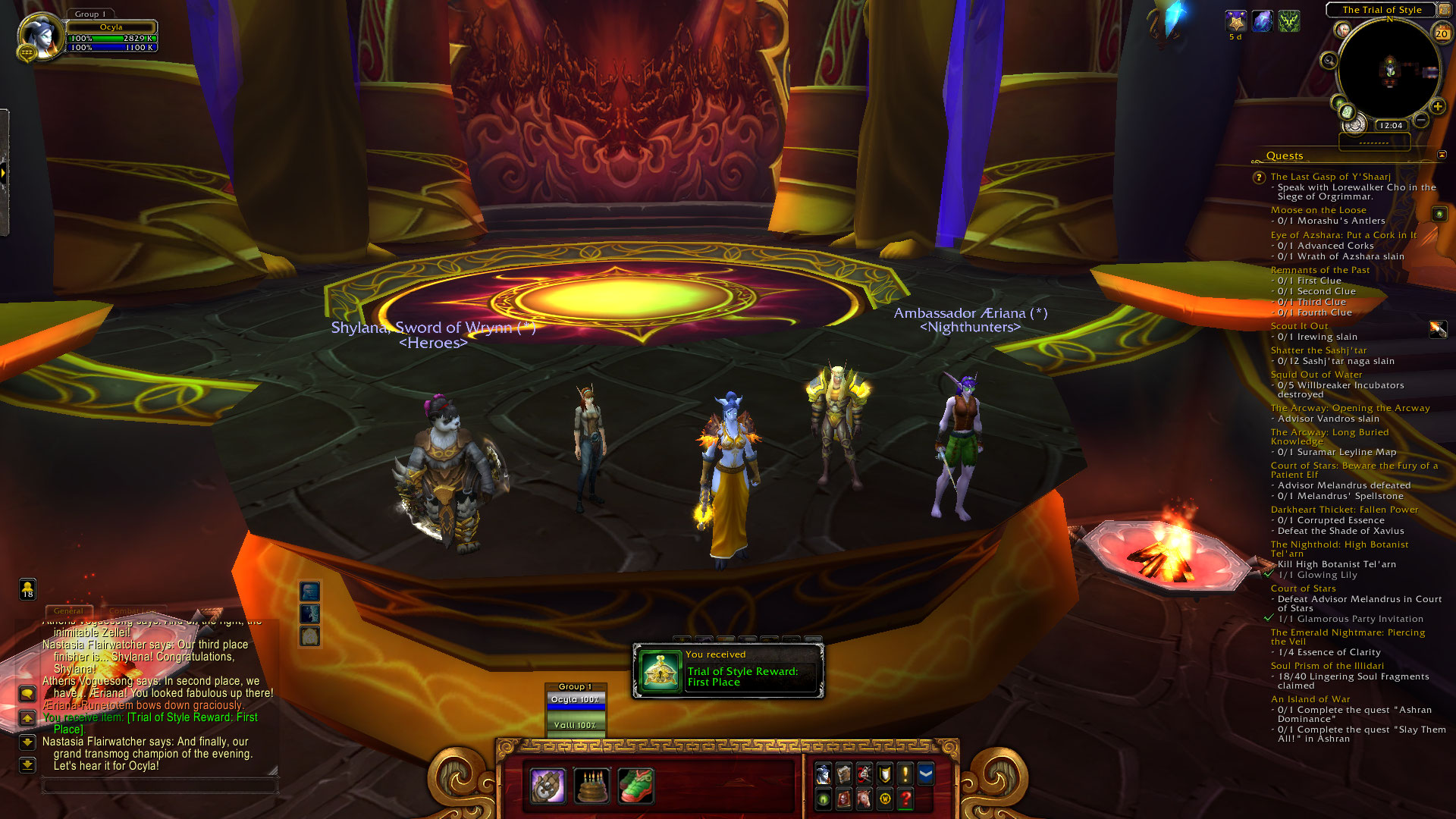Open the yellow exclamation quest log button
Image resolution: width=1456 pixels, height=819 pixels.
tap(905, 773)
